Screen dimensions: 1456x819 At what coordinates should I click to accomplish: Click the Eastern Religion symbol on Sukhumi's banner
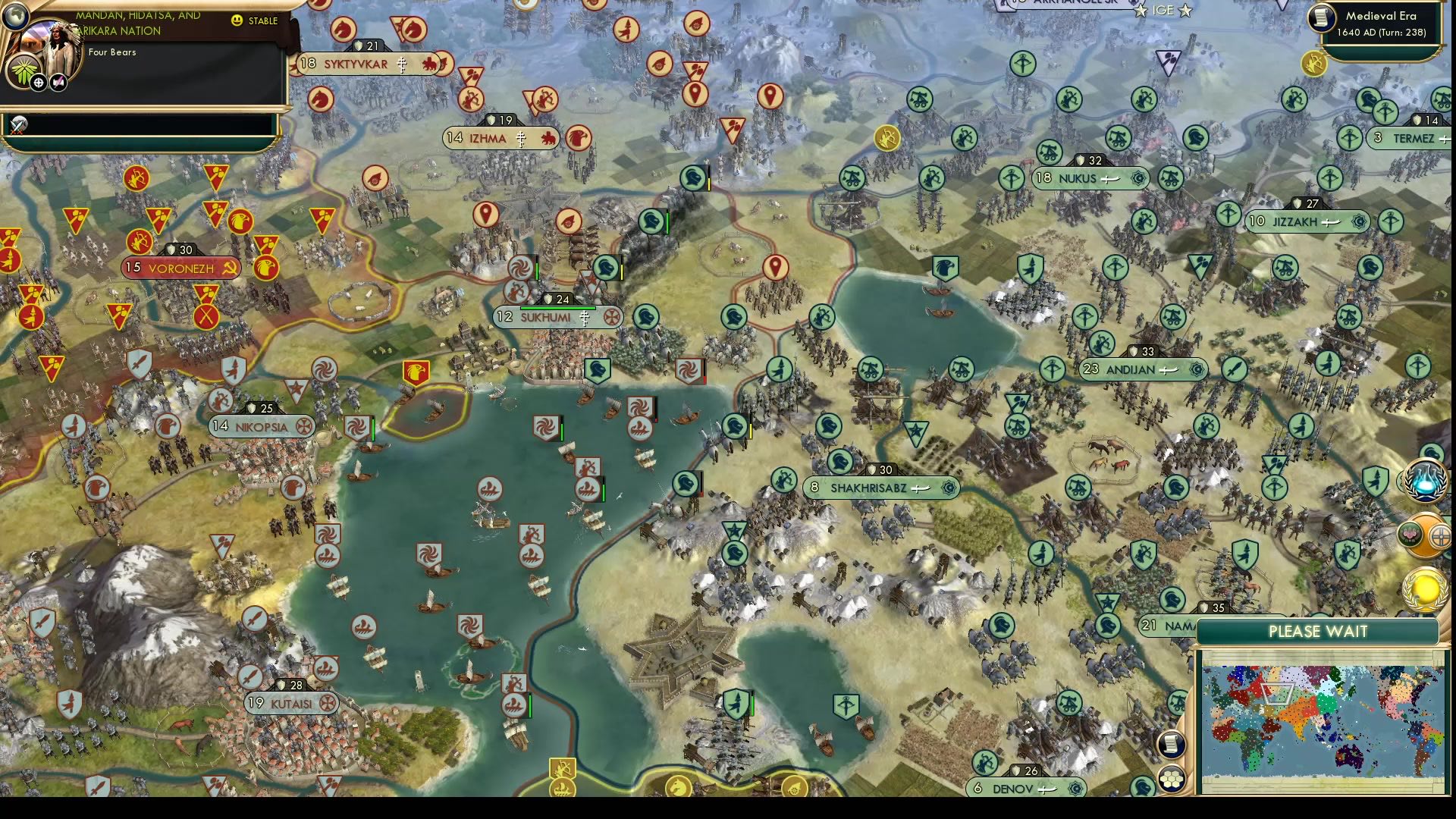point(584,318)
